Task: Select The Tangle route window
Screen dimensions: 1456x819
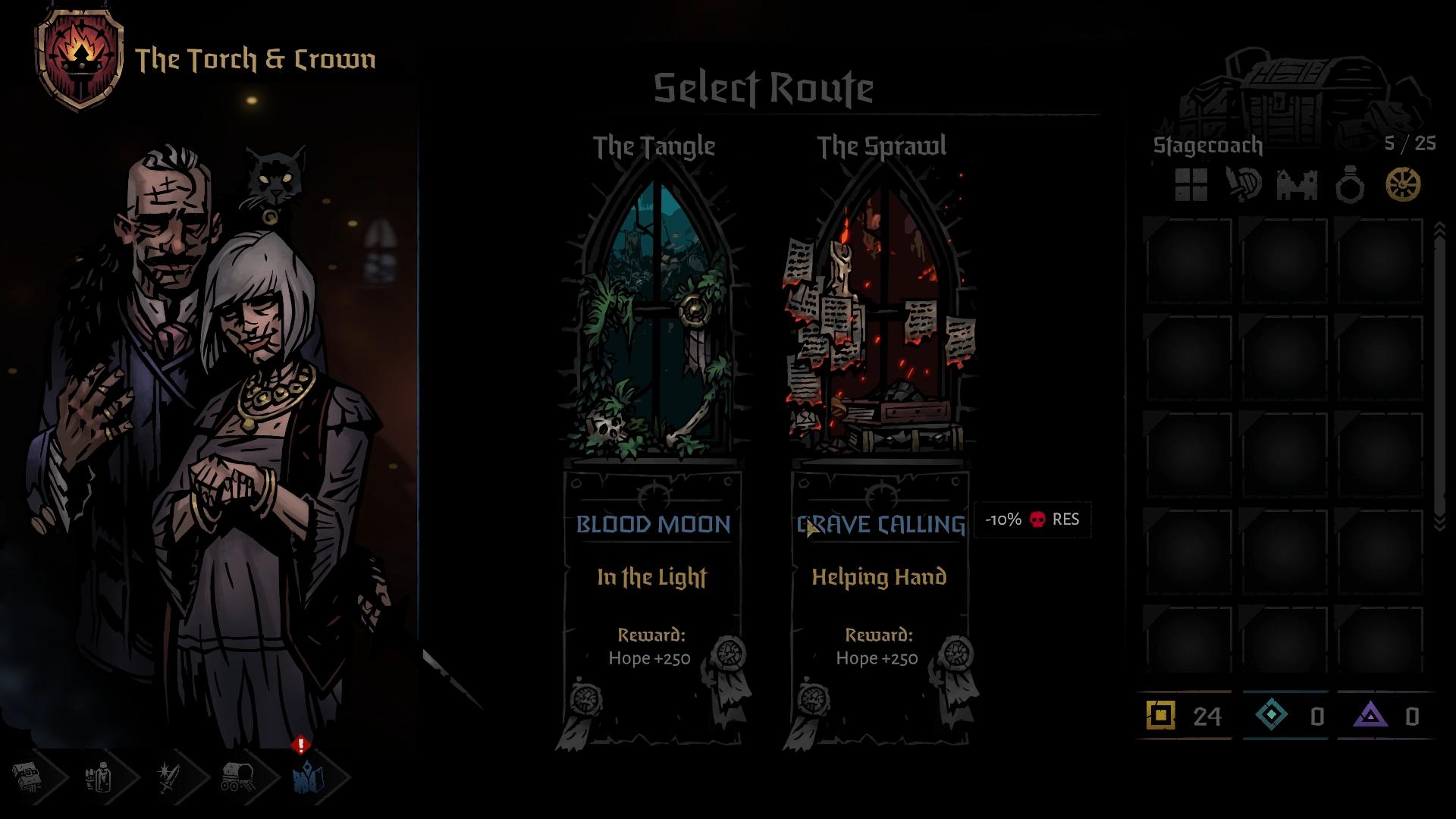Action: pyautogui.click(x=654, y=318)
